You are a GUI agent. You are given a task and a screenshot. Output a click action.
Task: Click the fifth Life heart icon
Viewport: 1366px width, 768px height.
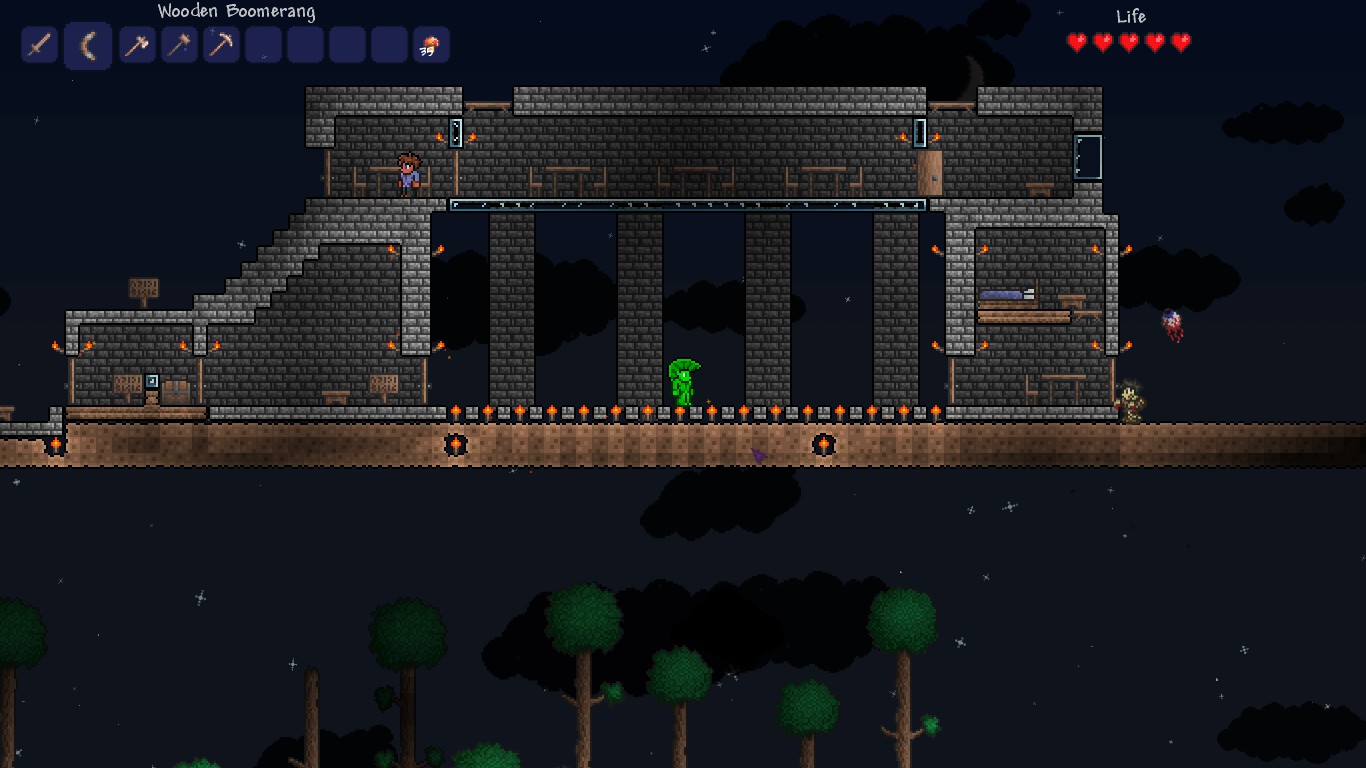coord(1183,43)
